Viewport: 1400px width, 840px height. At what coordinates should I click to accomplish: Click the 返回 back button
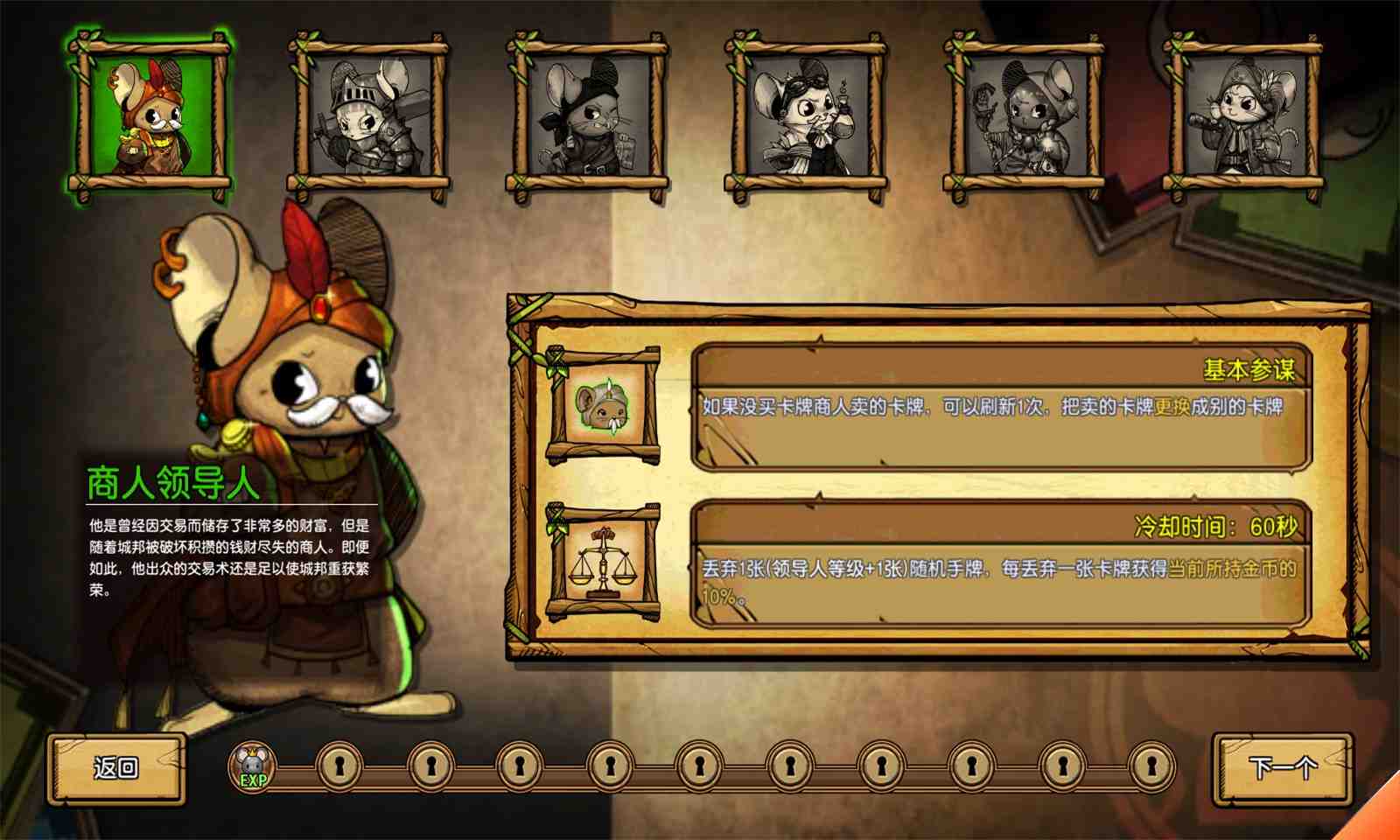(x=116, y=768)
